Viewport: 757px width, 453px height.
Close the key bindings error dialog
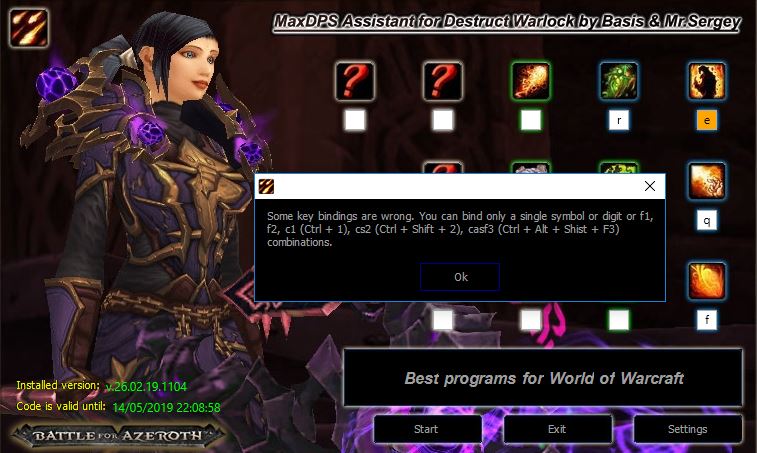tap(650, 186)
